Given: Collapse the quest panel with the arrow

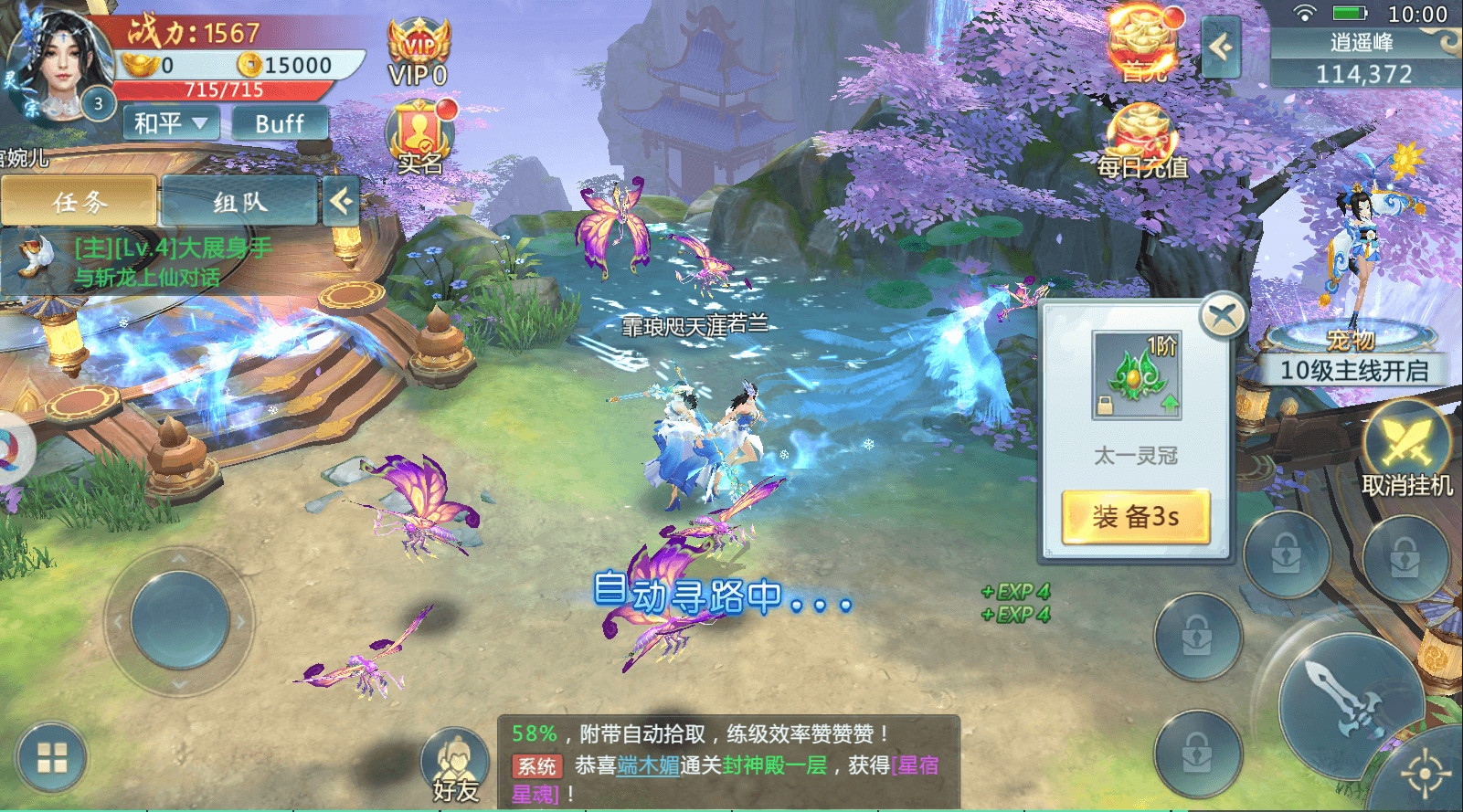Looking at the screenshot, I should point(341,200).
